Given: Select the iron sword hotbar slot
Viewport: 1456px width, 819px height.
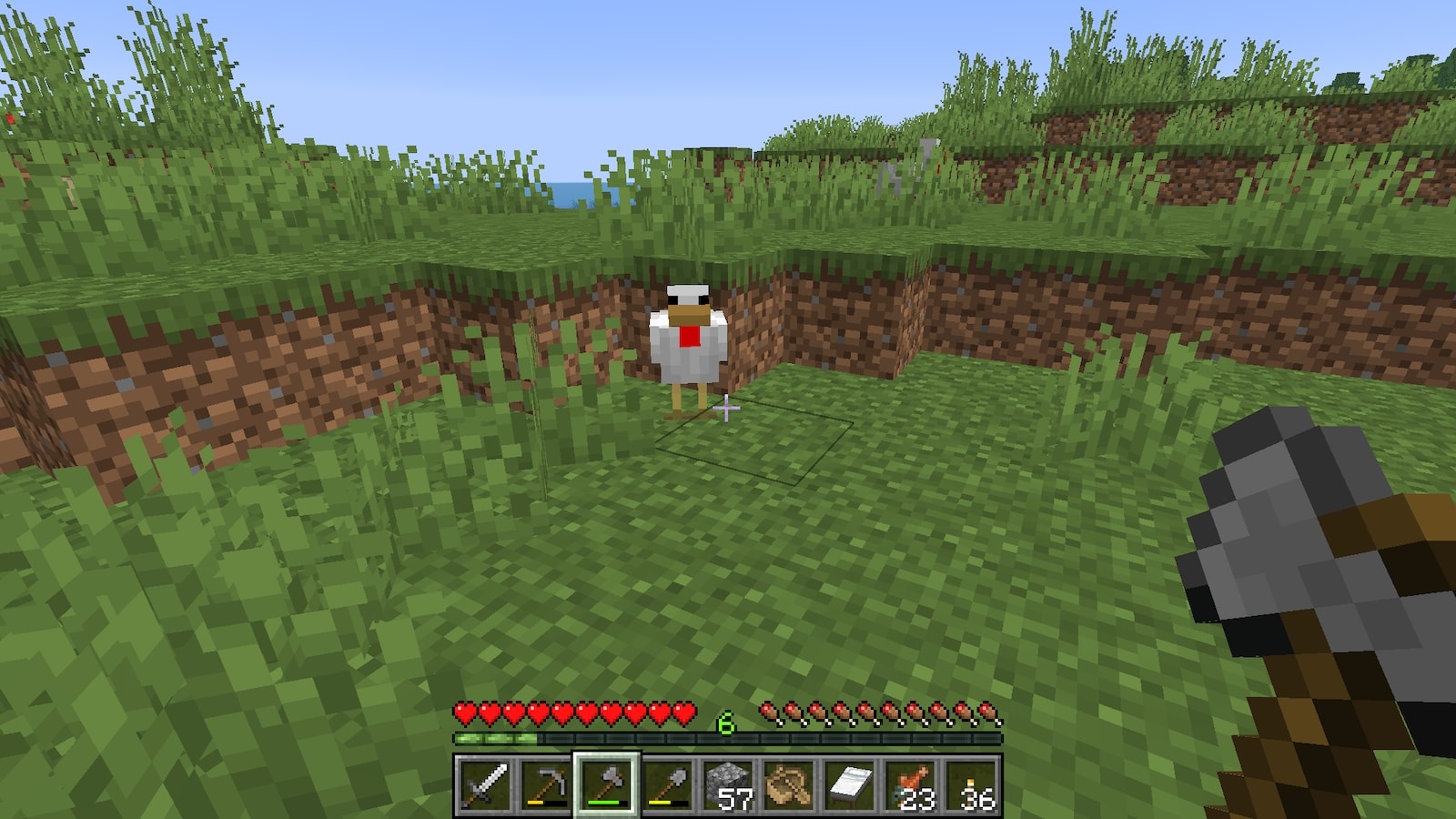Looking at the screenshot, I should click(x=484, y=784).
